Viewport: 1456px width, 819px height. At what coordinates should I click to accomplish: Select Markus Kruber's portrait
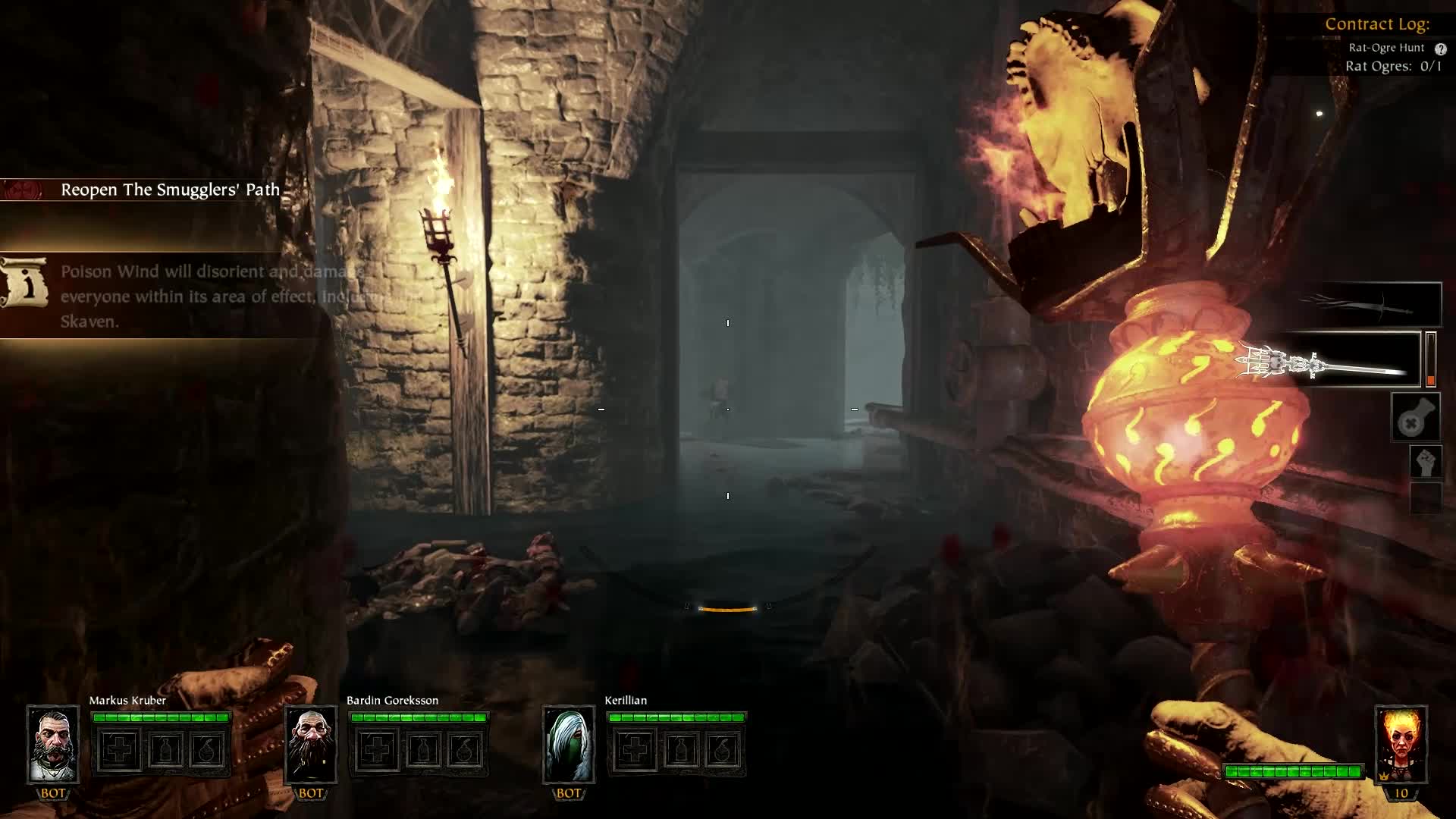[53, 744]
